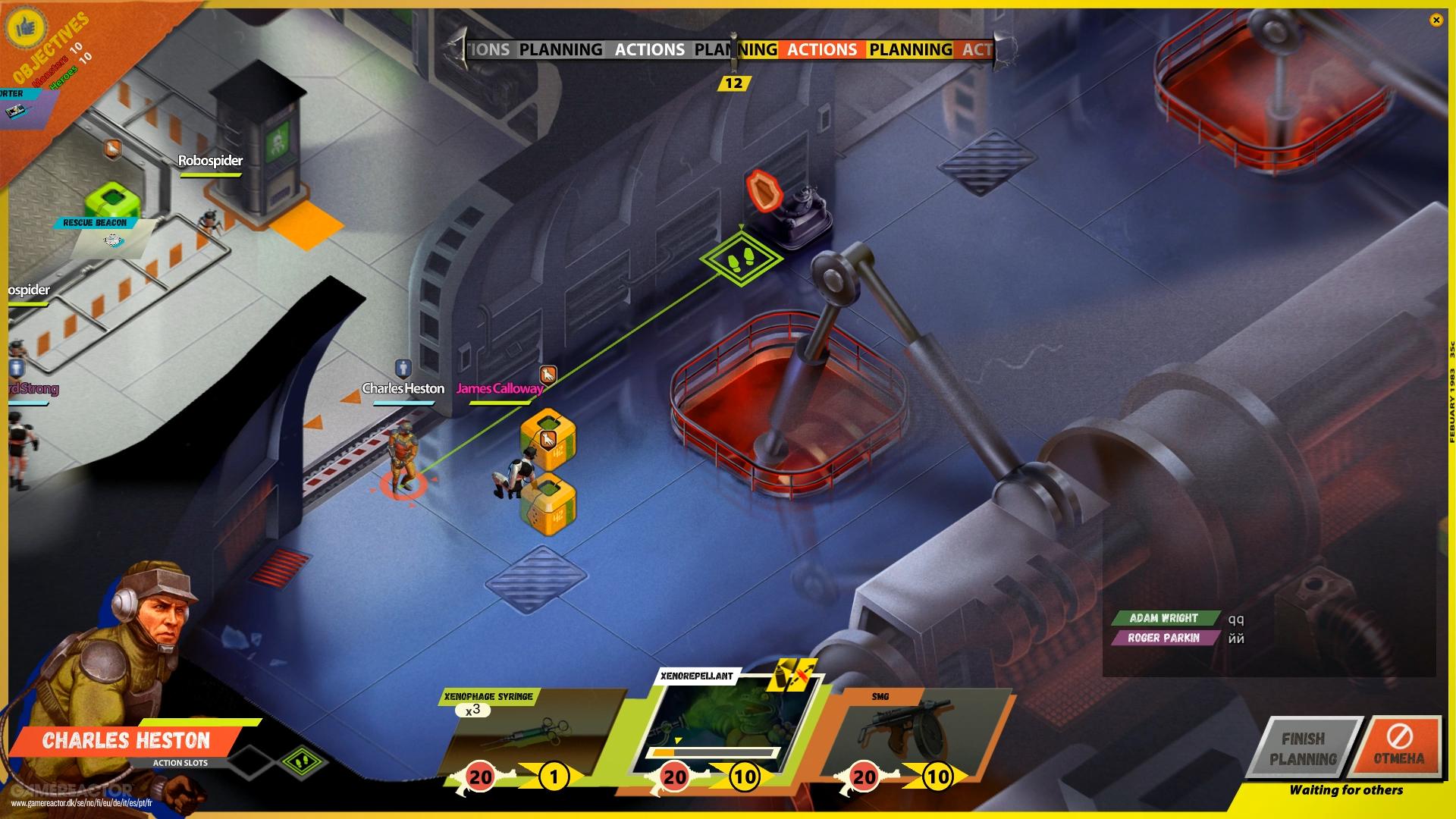This screenshot has width=1456, height=819.
Task: Select Roger Parkin in the player list
Action: click(1163, 638)
